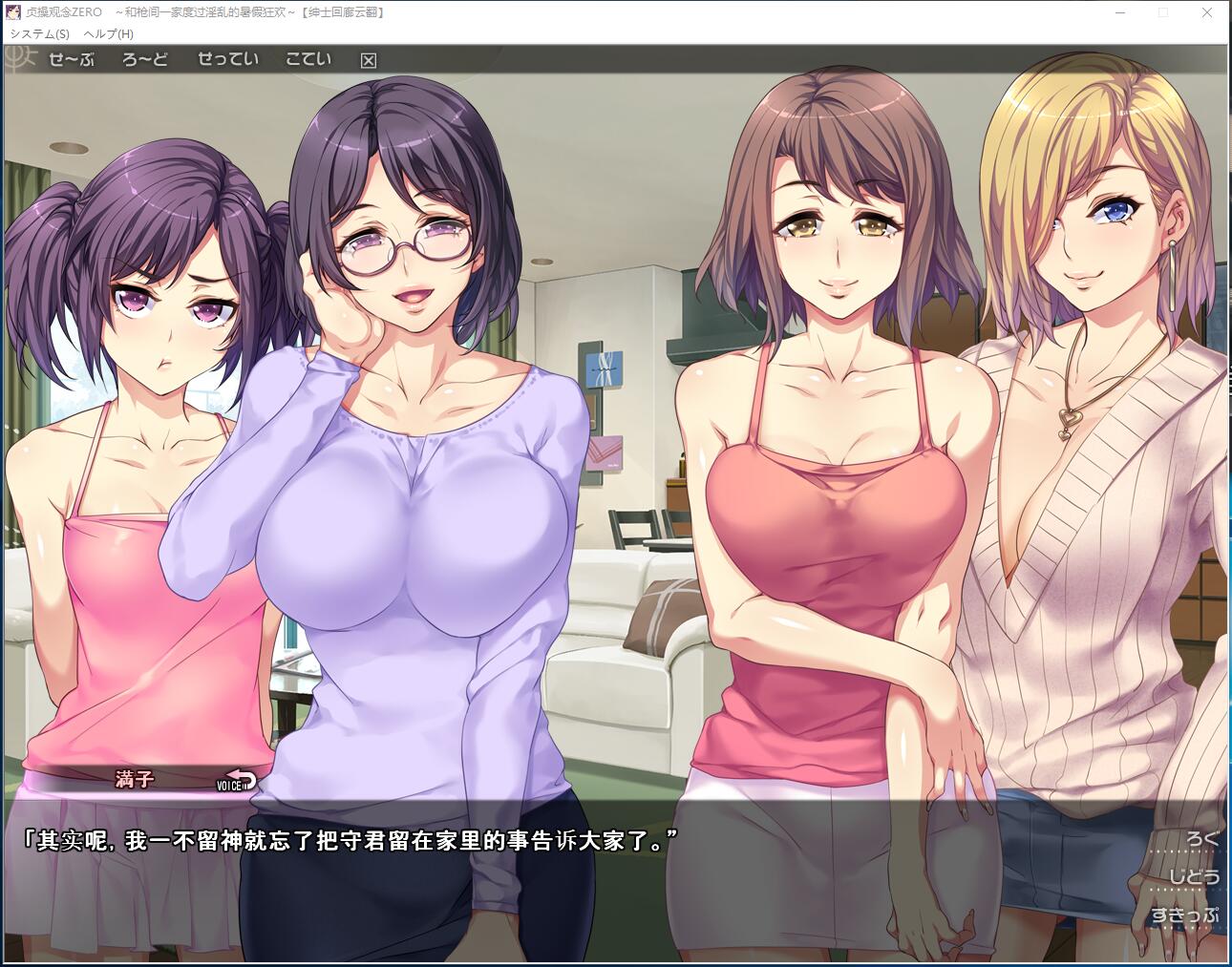Minimize the game window
The image size is (1232, 967).
[1119, 12]
